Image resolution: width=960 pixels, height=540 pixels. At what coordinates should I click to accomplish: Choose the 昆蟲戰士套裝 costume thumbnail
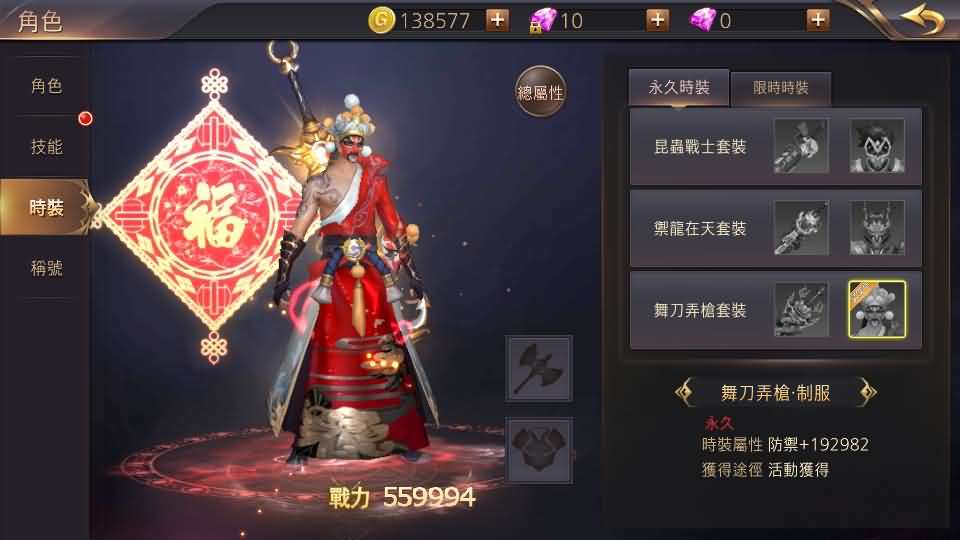(x=877, y=146)
